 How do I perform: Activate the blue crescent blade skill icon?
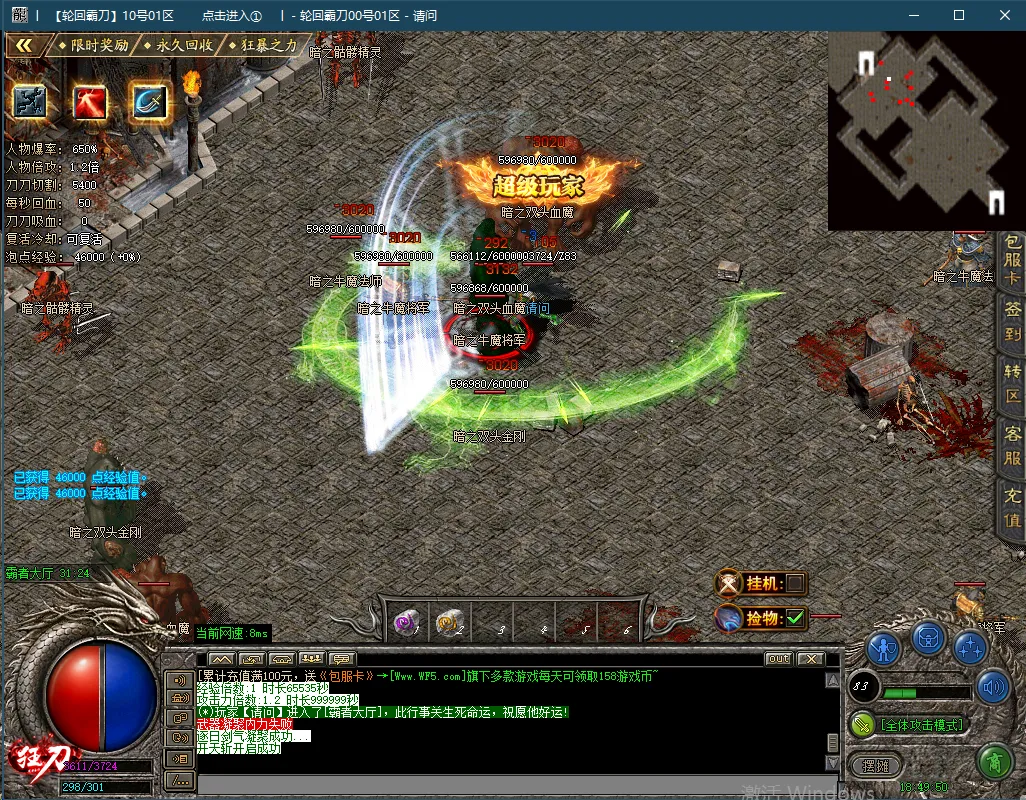coord(148,102)
